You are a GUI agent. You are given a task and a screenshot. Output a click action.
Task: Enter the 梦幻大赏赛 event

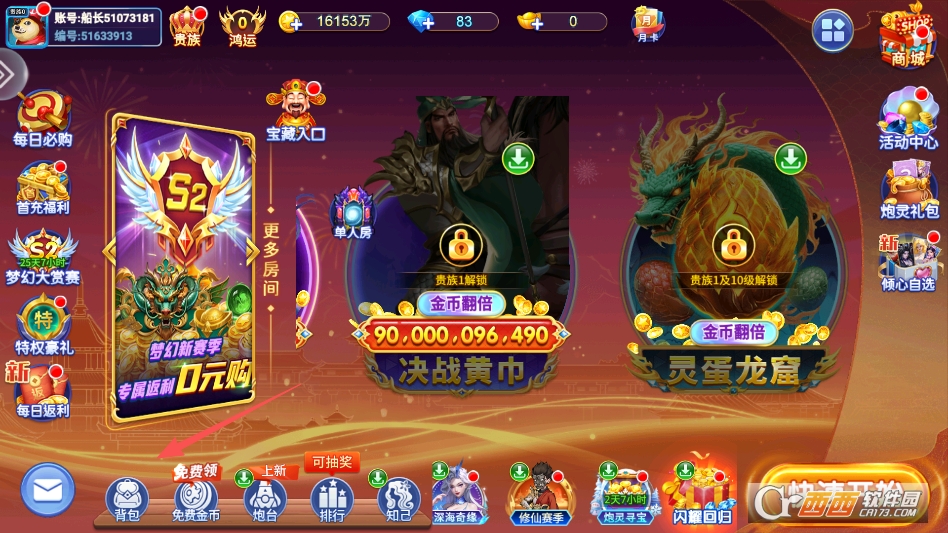click(42, 255)
